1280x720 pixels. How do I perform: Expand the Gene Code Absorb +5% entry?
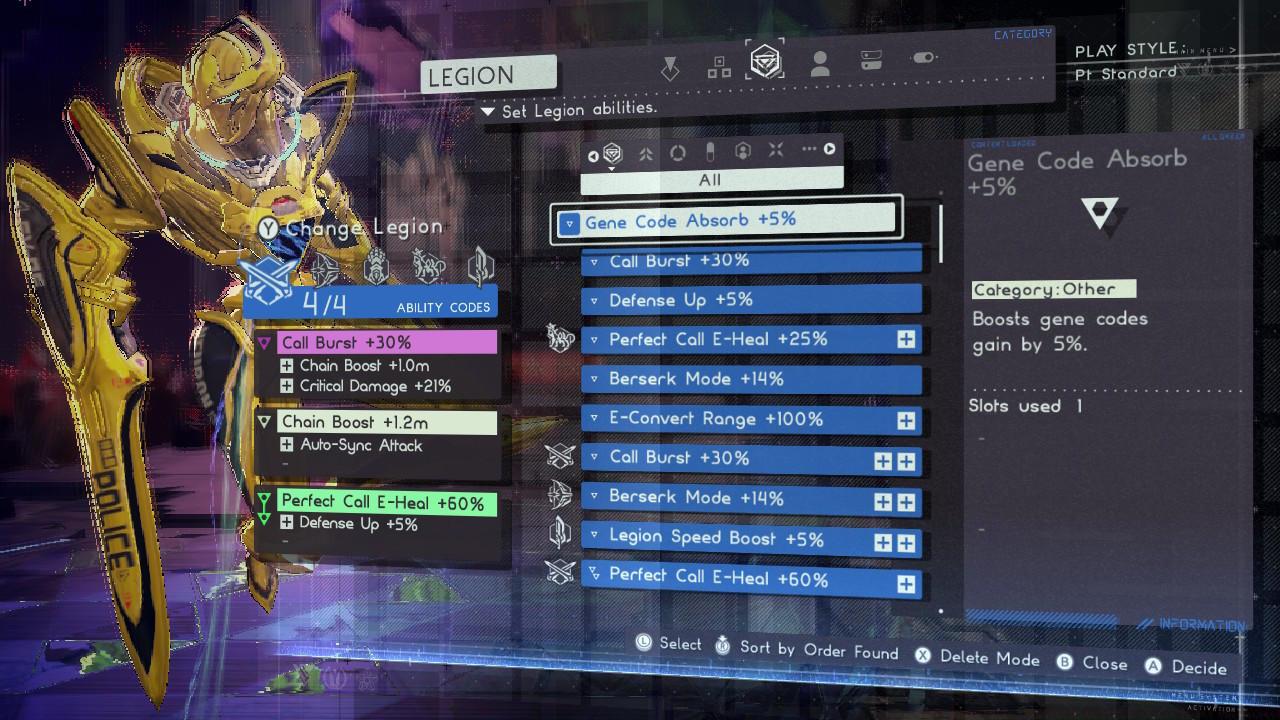click(568, 222)
